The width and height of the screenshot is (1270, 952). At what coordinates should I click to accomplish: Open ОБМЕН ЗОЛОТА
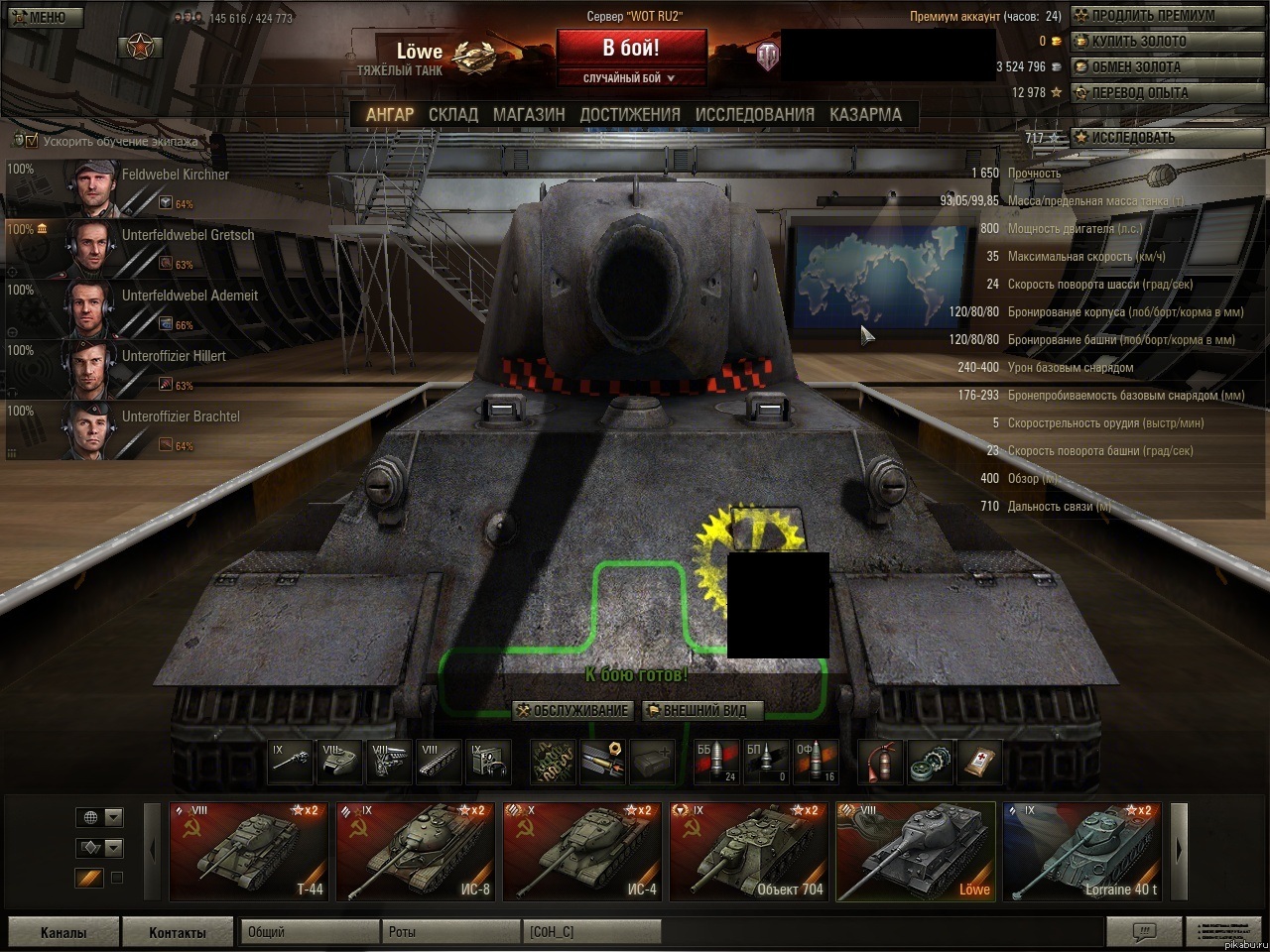pos(1135,67)
